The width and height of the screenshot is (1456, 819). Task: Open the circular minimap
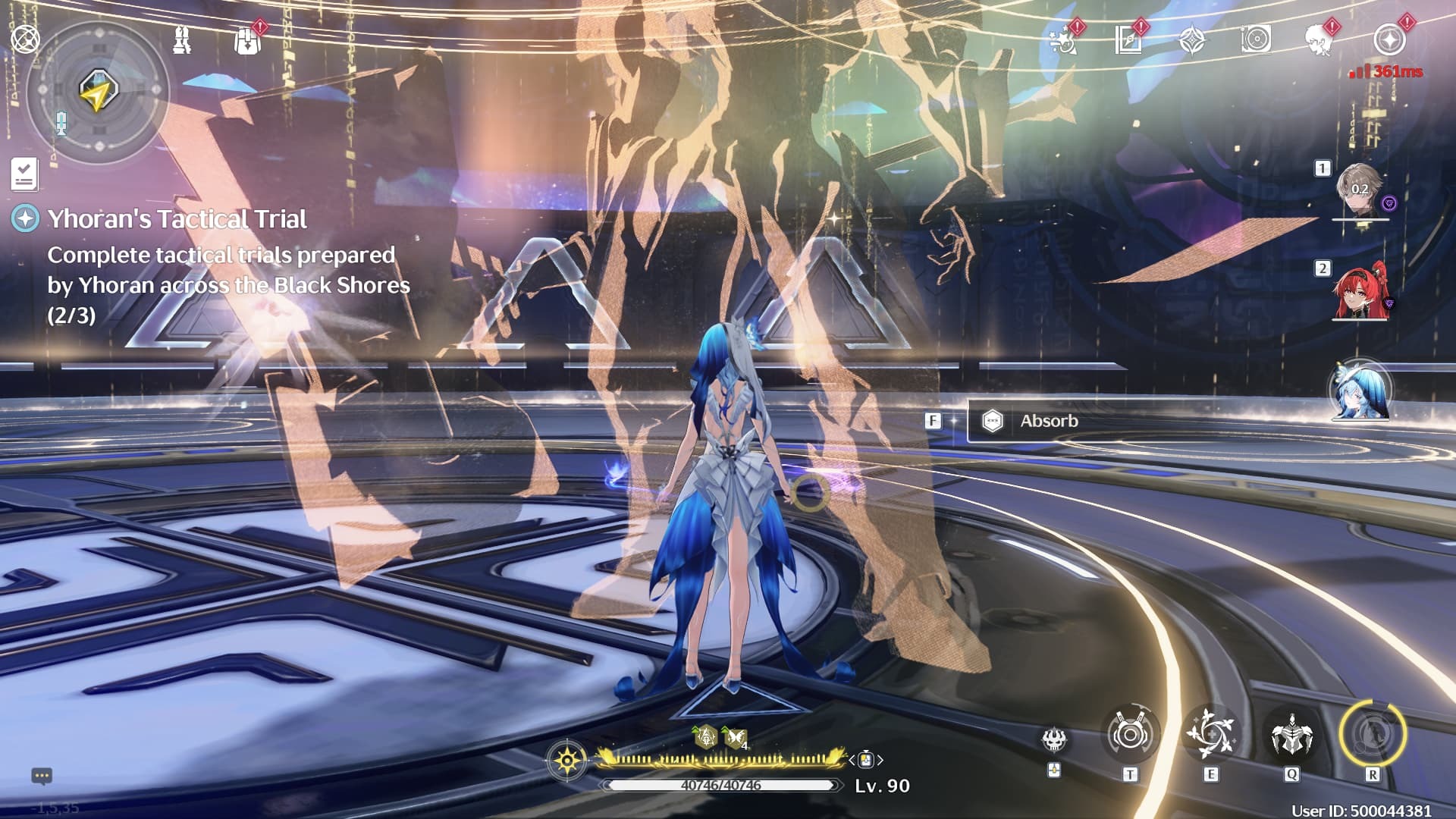97,92
